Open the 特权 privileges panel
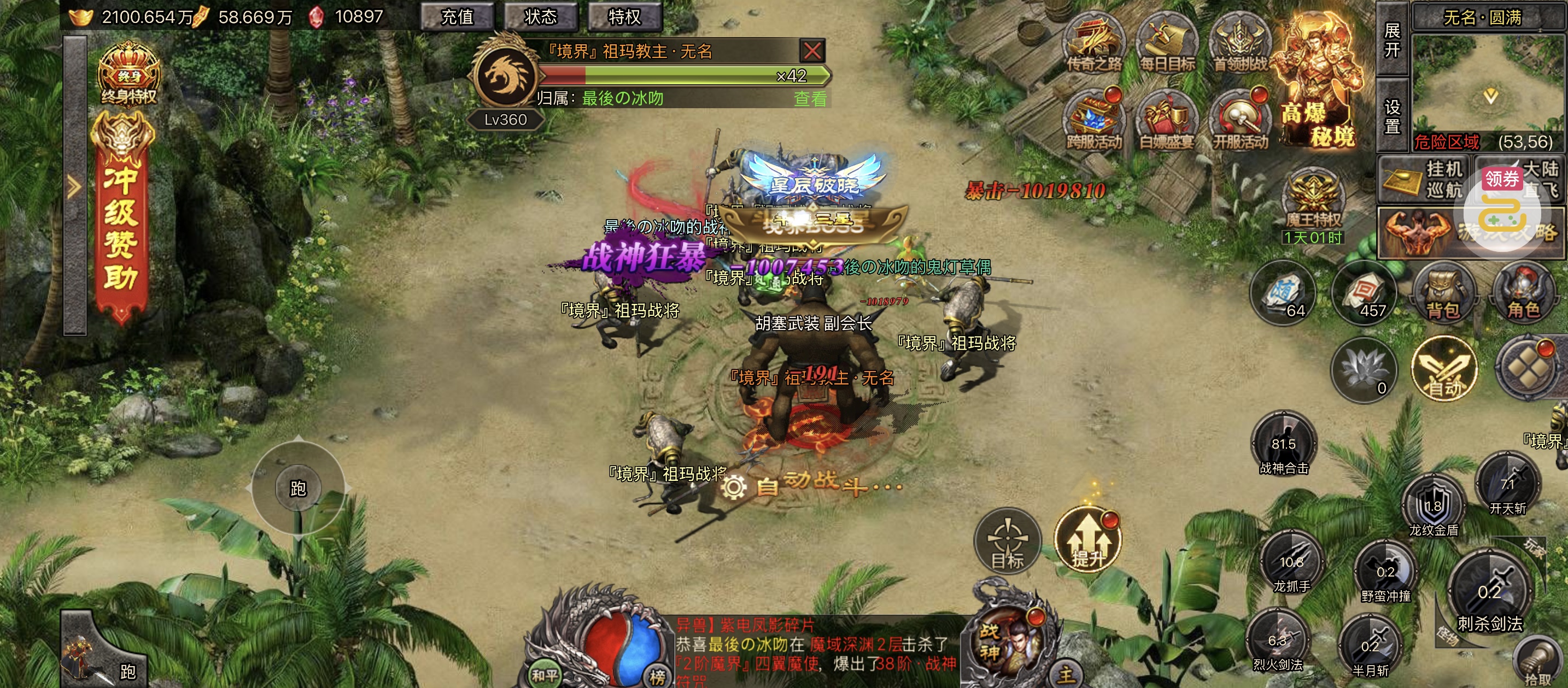The height and width of the screenshot is (688, 1568). click(624, 16)
